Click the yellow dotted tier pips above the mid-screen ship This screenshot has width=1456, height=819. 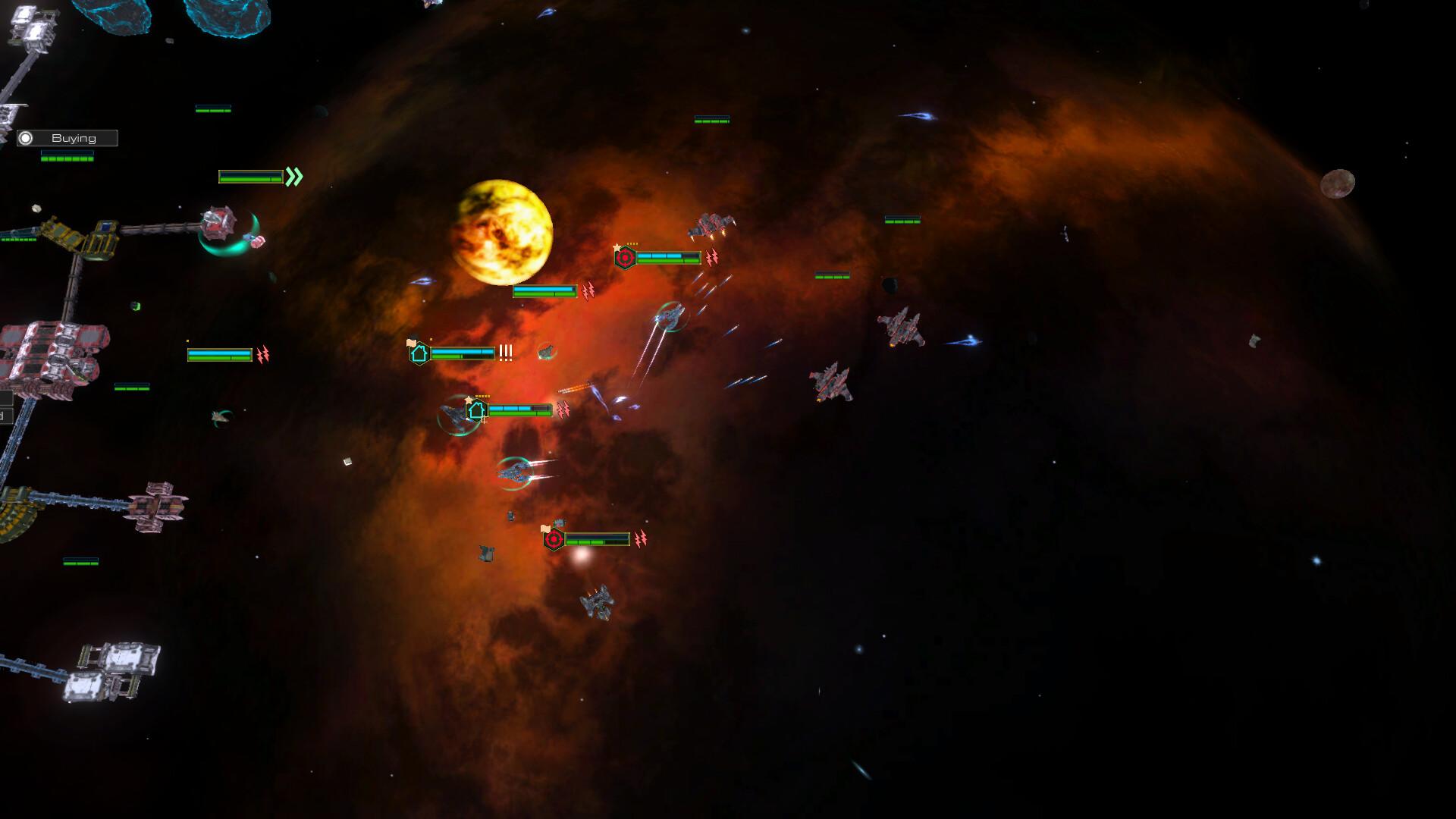(483, 396)
